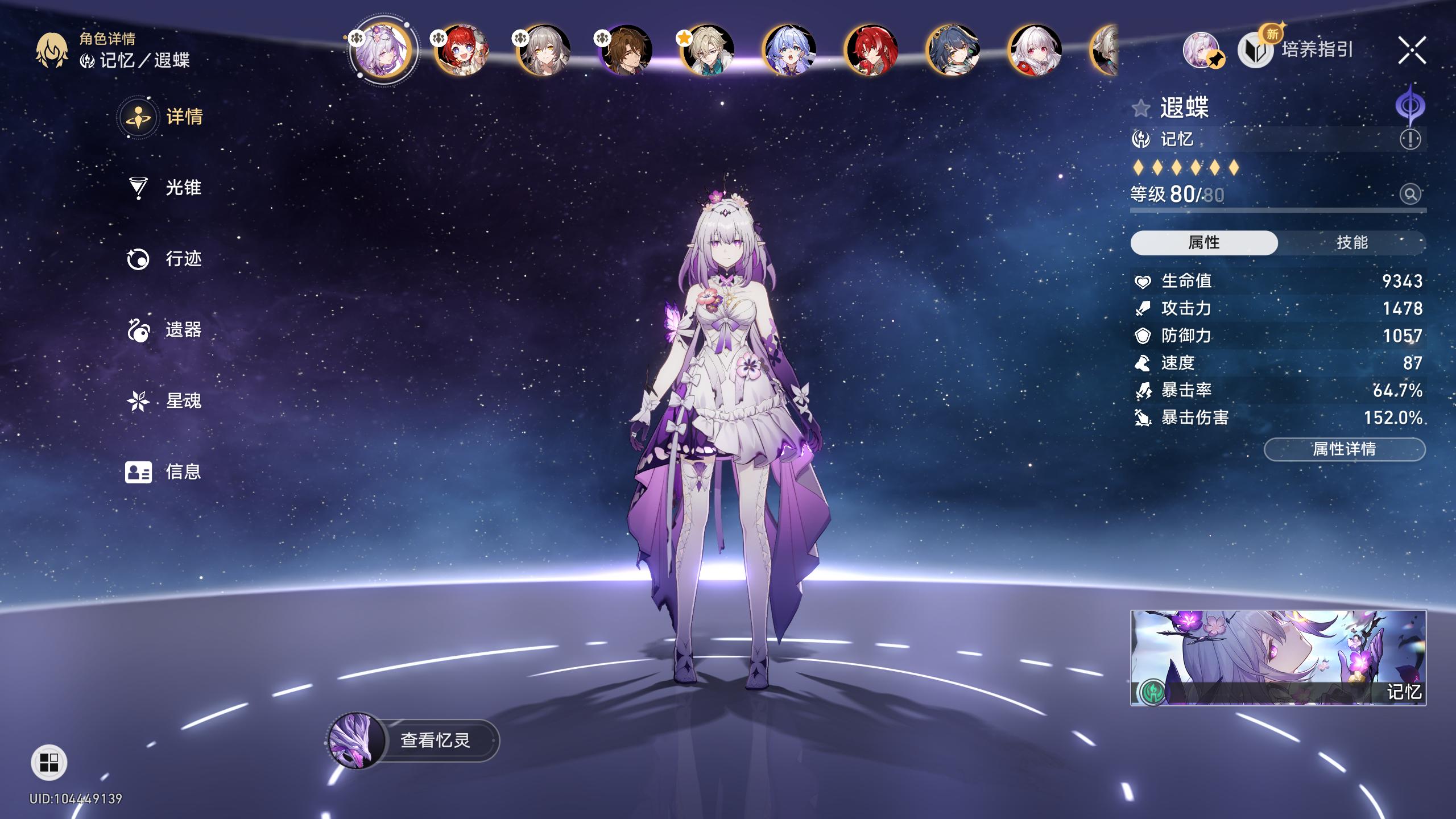Toggle the favorite star next to 遐蝶
Viewport: 1456px width, 819px height.
pos(1141,108)
